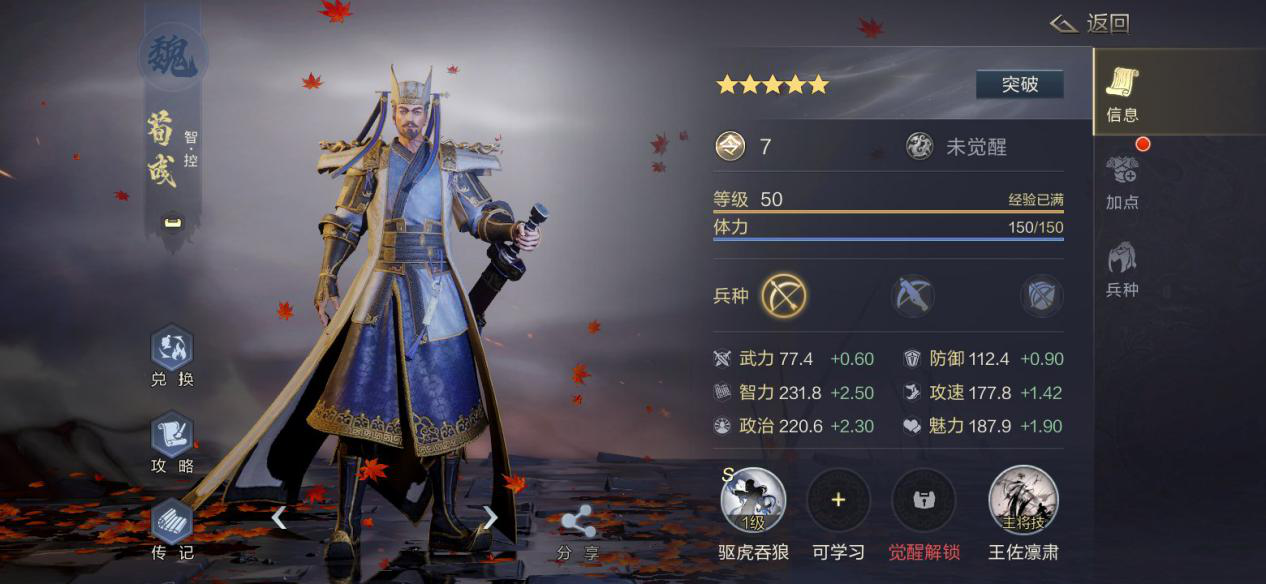1266x584 pixels.
Task: Select the highlighted gold bow troop type
Action: [x=784, y=296]
